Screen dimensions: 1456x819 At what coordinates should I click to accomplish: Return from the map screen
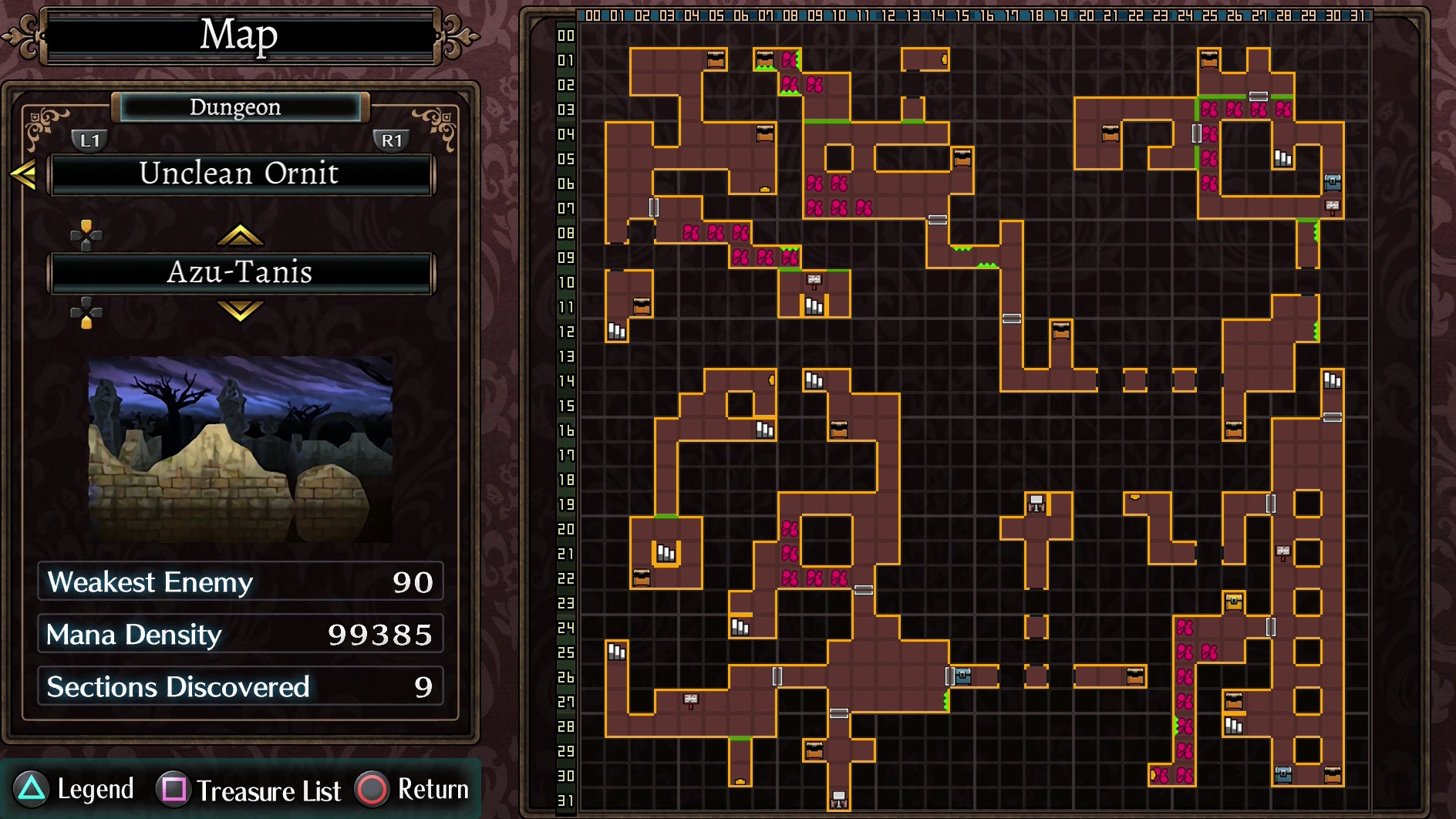[x=413, y=789]
